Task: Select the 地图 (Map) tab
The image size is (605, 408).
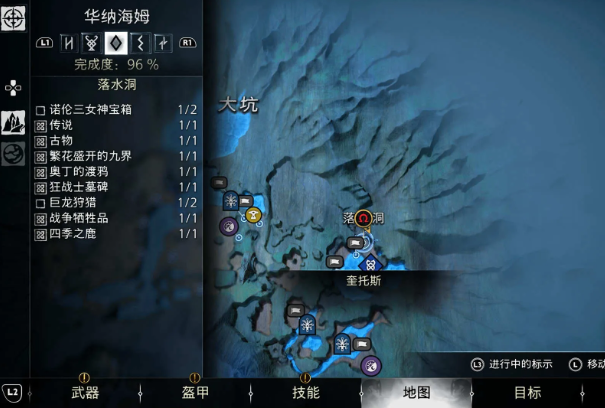Action: coord(416,393)
